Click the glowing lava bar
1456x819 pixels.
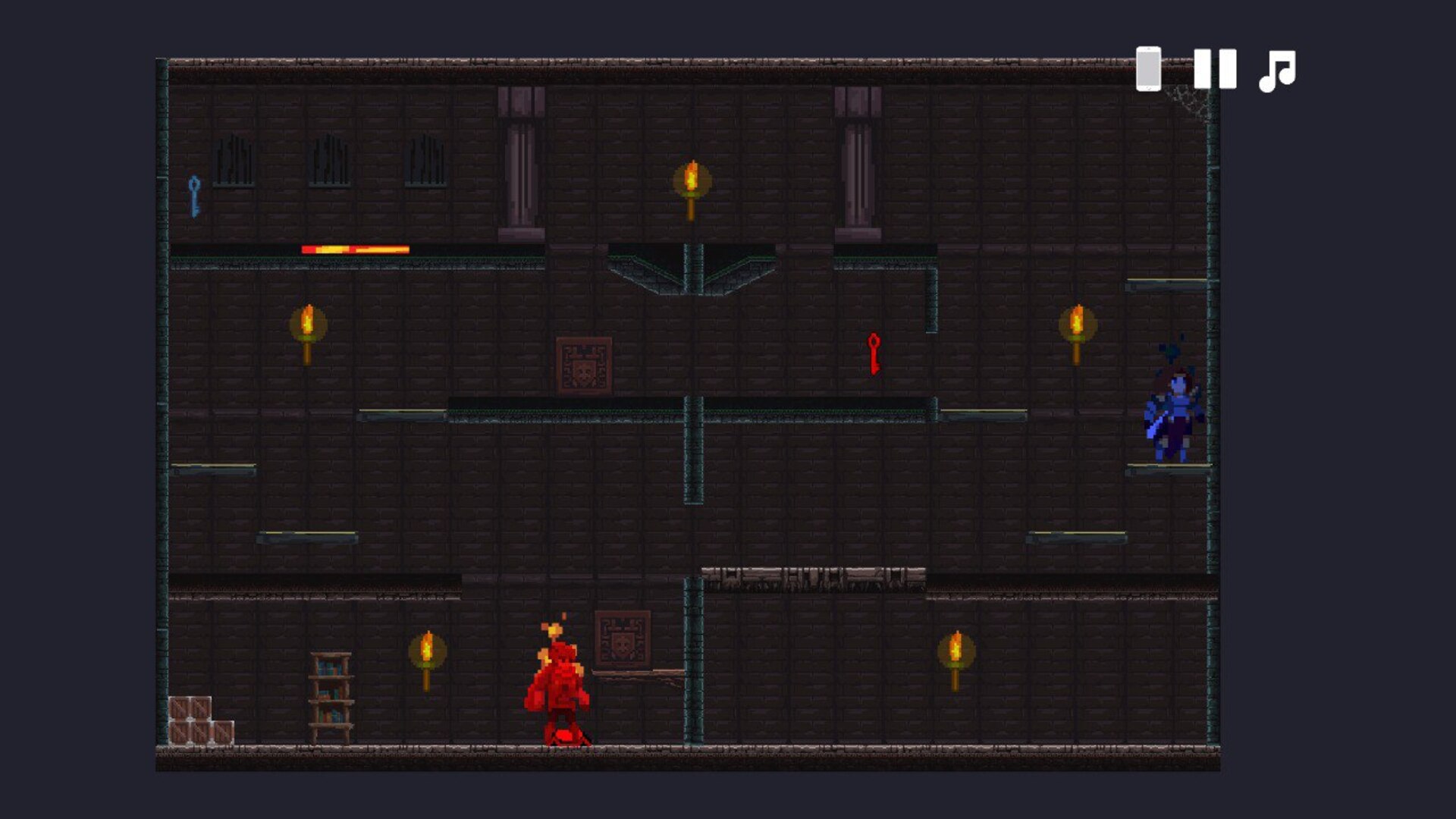[355, 248]
